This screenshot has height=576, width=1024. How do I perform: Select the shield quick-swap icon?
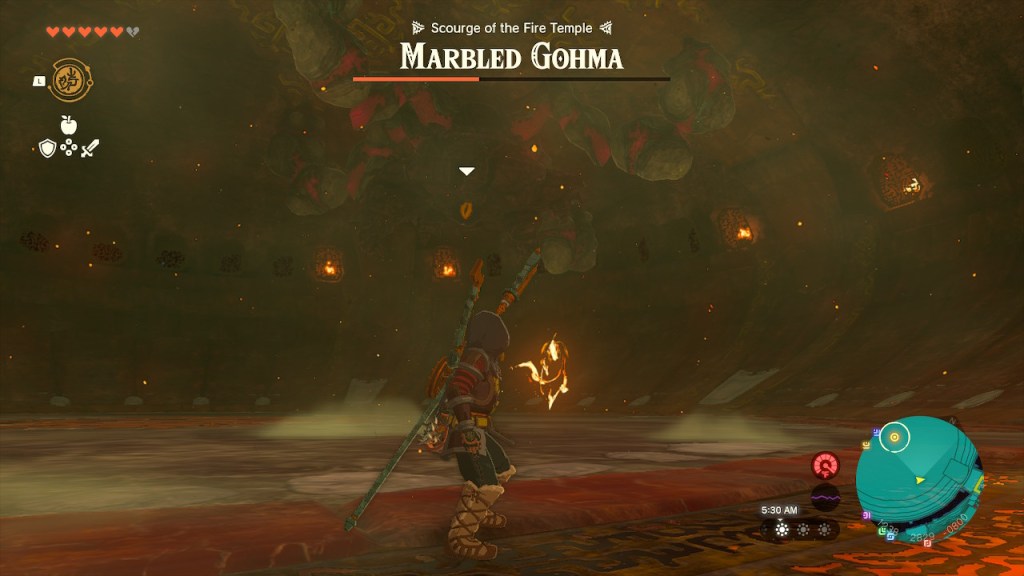click(47, 149)
